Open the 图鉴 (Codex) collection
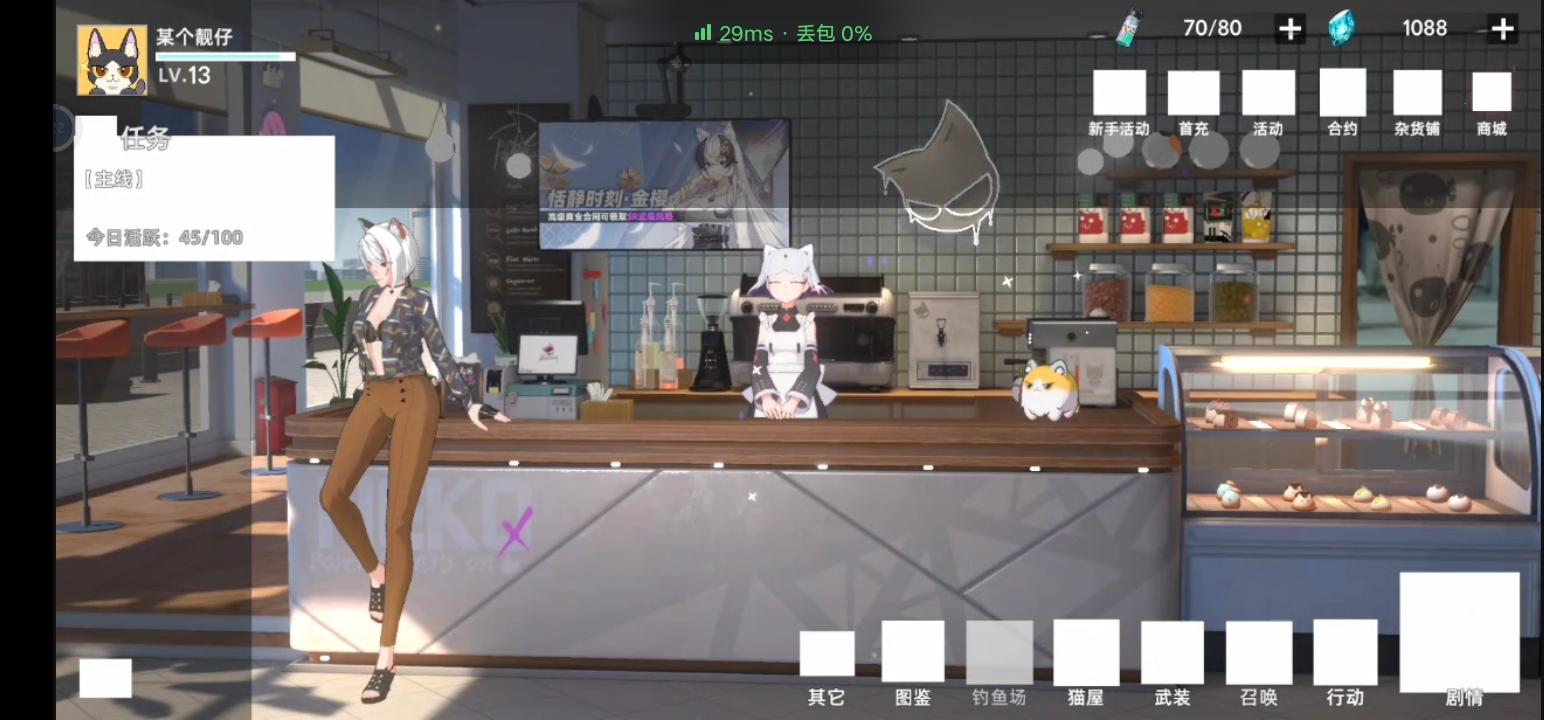Viewport: 1544px width, 720px height. coord(912,650)
